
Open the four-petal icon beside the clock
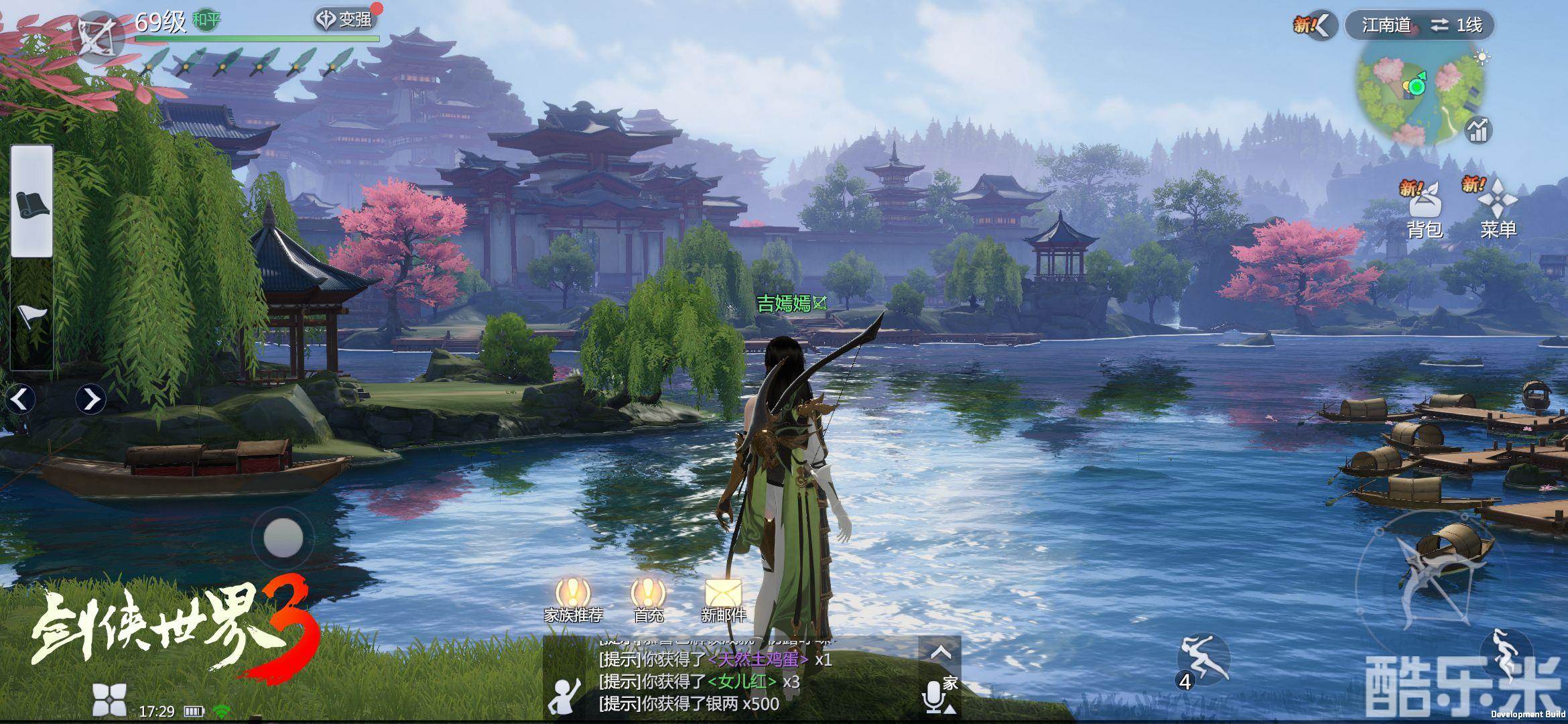point(109,700)
